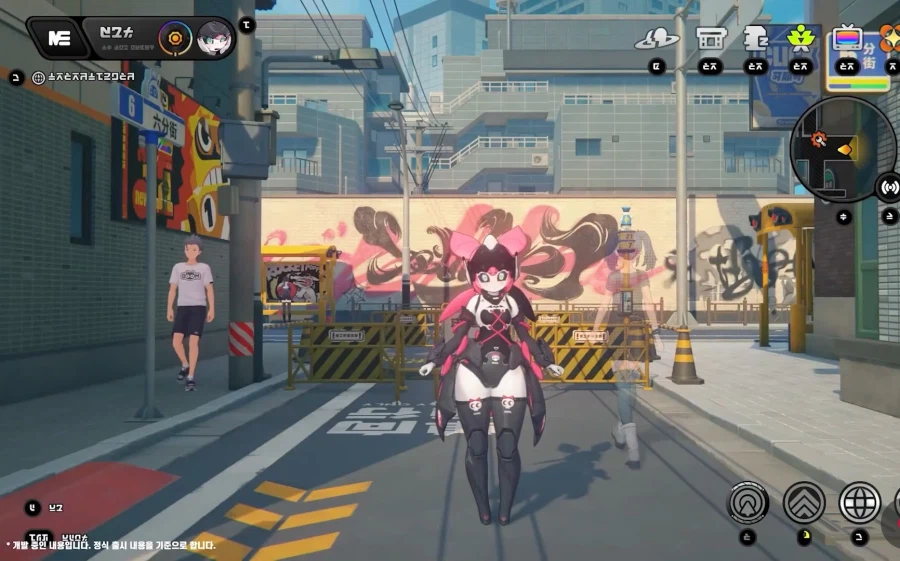Screen dimensions: 900x561
Task: Click the orange sparkle flower icon
Action: [888, 38]
